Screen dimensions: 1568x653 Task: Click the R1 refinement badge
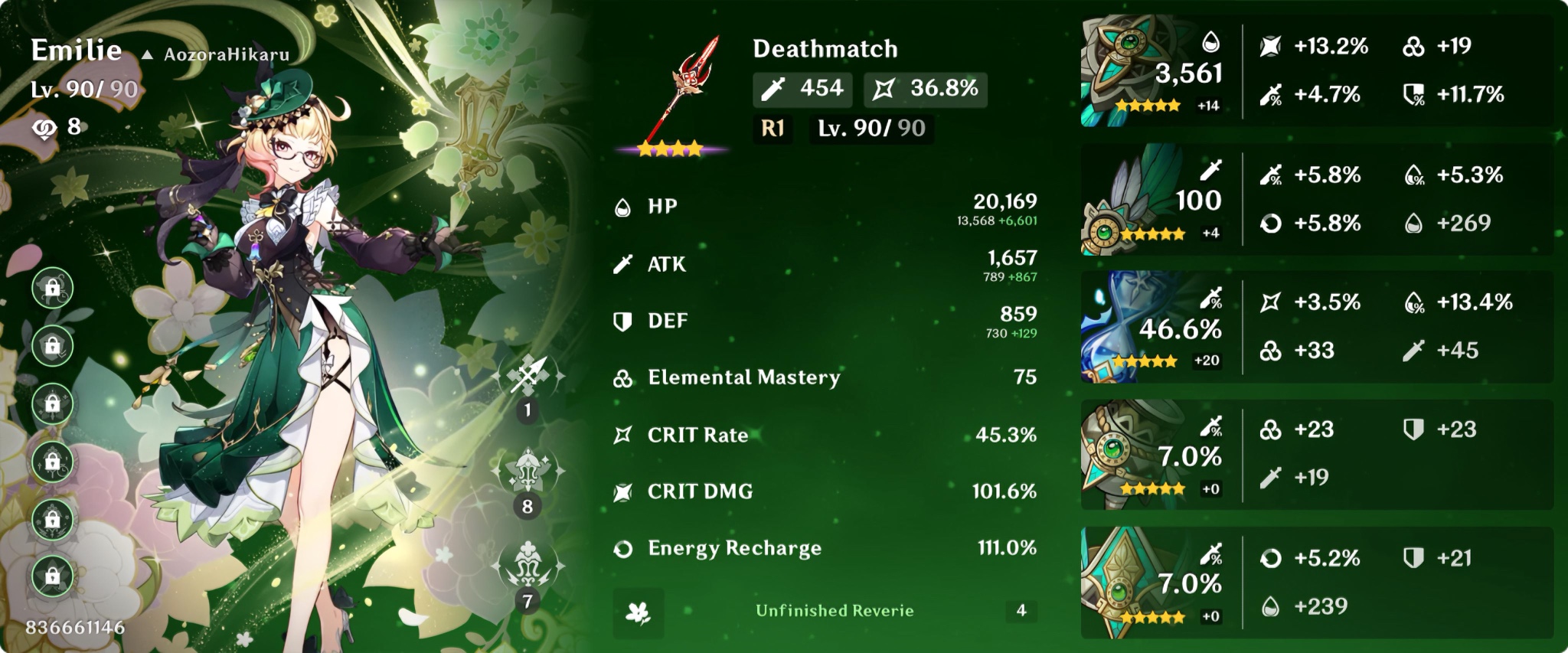point(774,128)
